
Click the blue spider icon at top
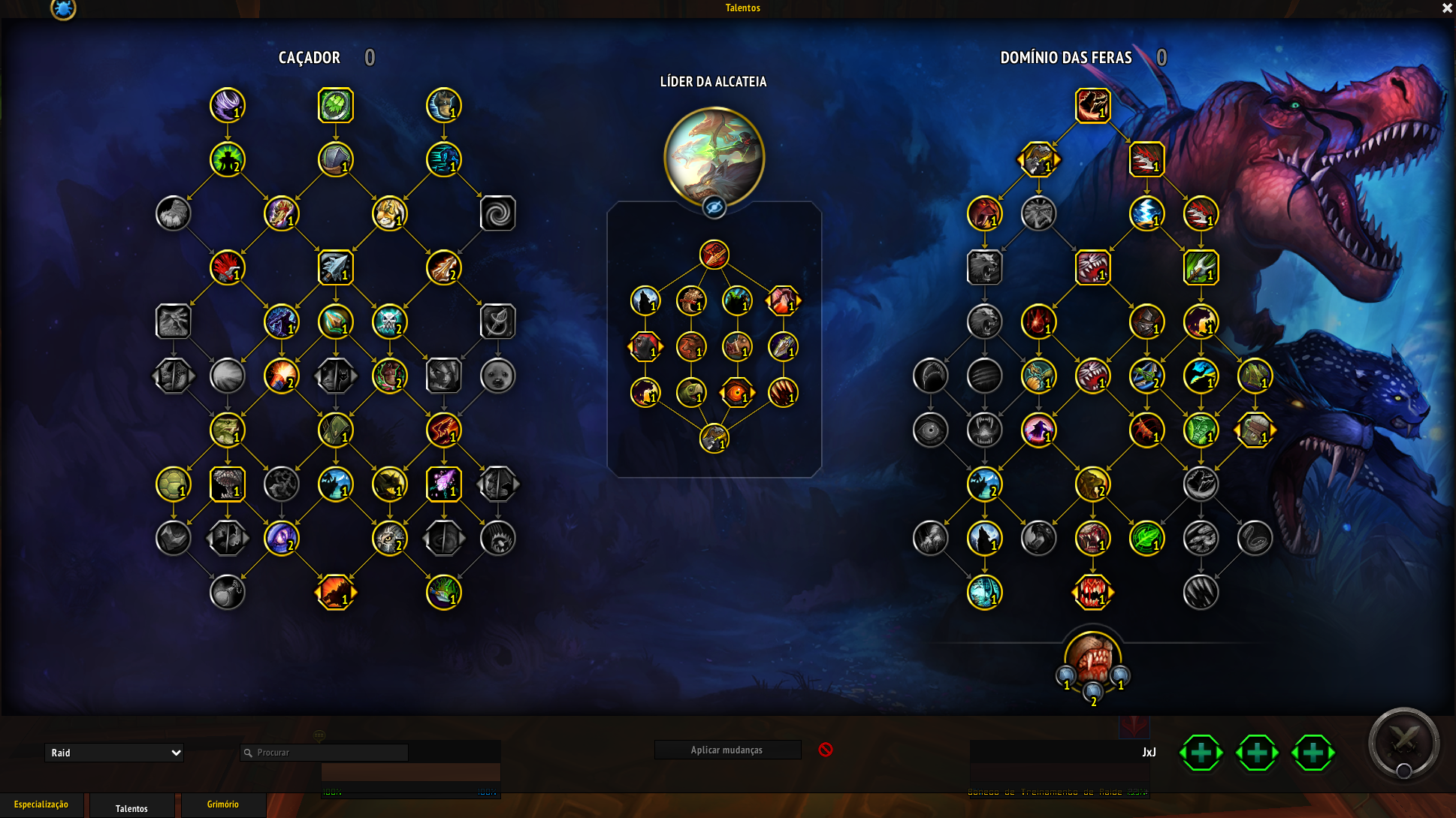point(63,9)
